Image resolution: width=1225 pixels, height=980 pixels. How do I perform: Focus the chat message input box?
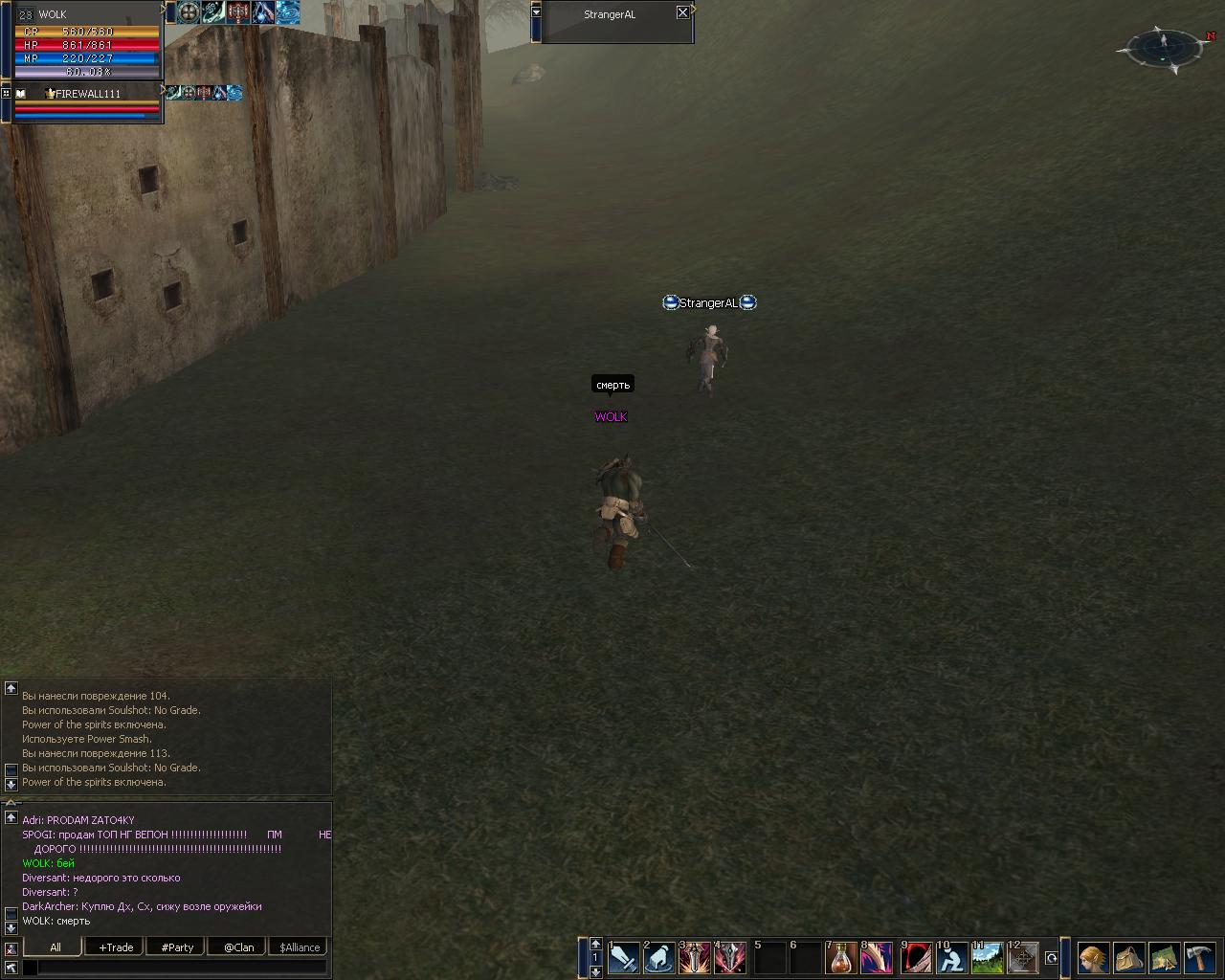tap(180, 968)
